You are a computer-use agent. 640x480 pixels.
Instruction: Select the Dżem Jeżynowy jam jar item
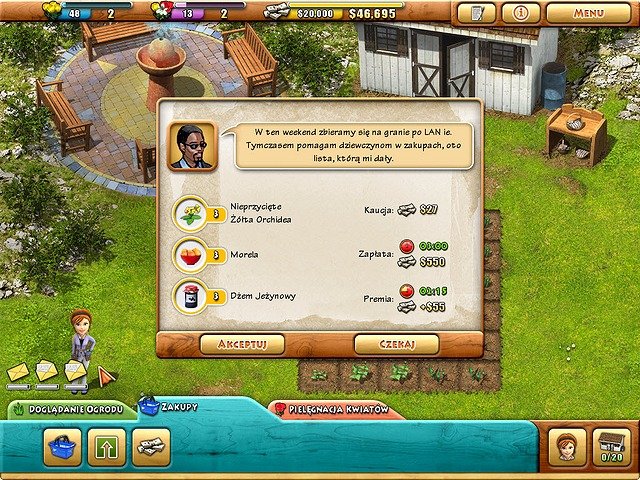tap(190, 297)
